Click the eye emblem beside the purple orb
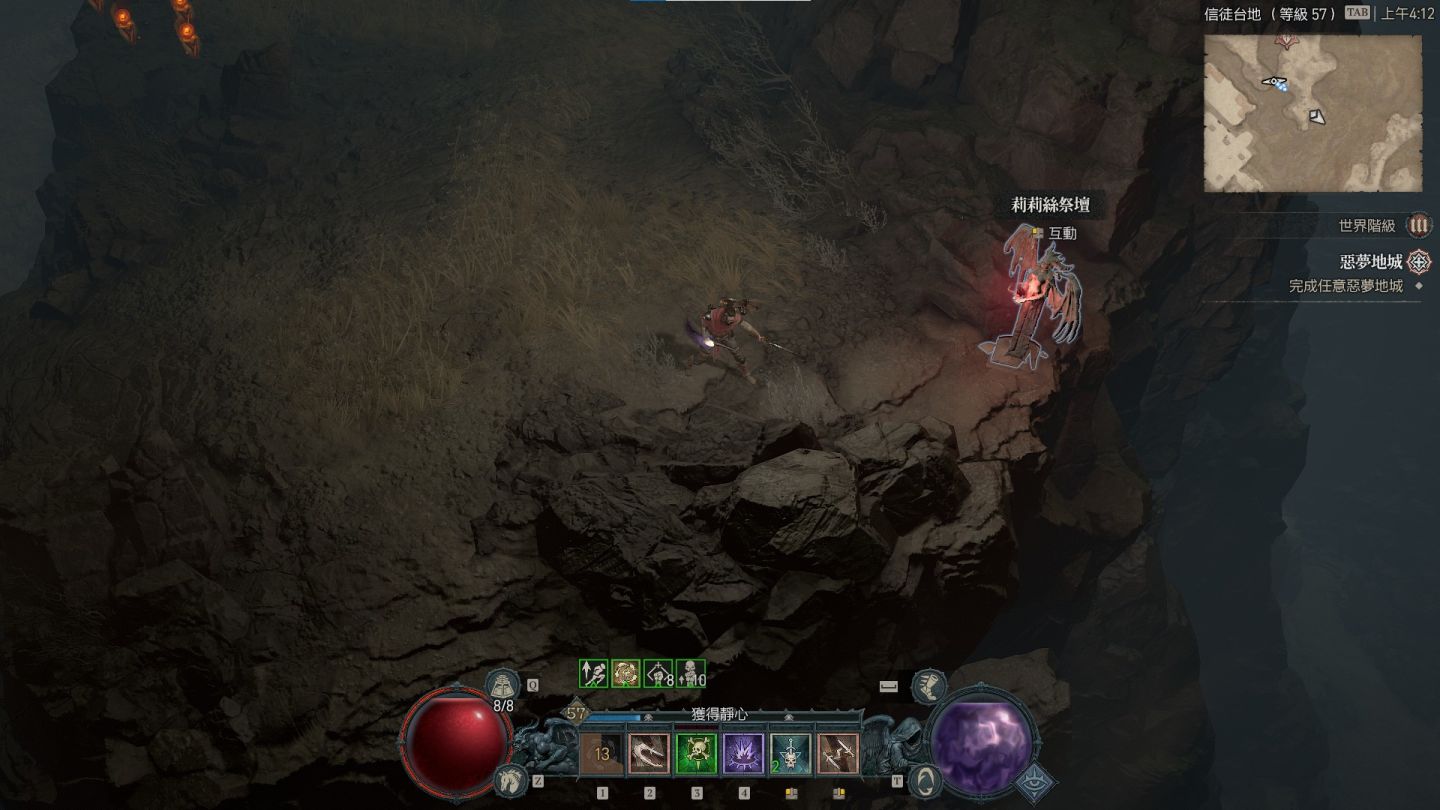 point(1036,781)
